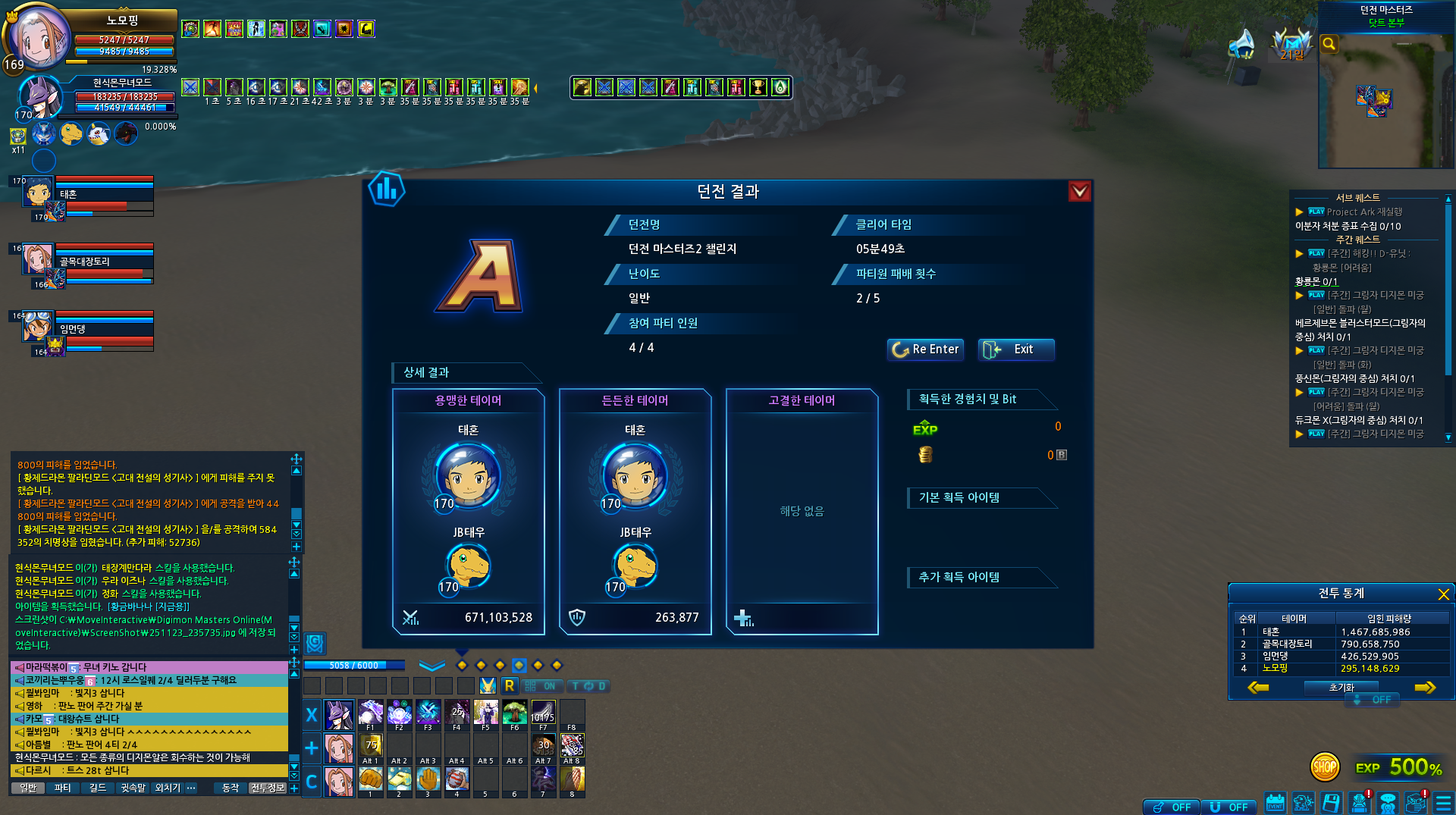Image resolution: width=1456 pixels, height=815 pixels.
Task: Exit the dungeon with the Exit button
Action: (1015, 350)
